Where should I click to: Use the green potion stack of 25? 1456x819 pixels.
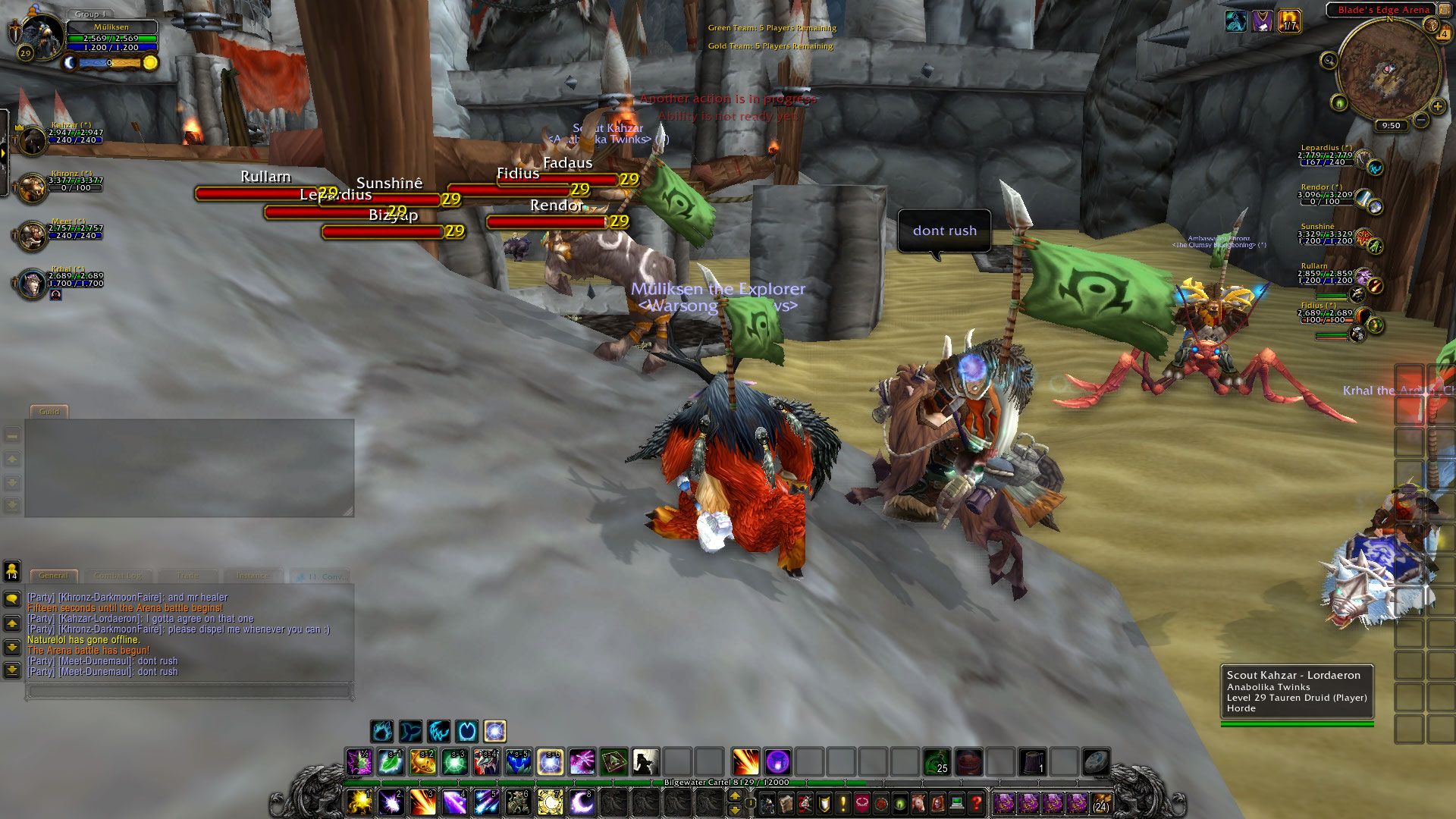(x=937, y=761)
